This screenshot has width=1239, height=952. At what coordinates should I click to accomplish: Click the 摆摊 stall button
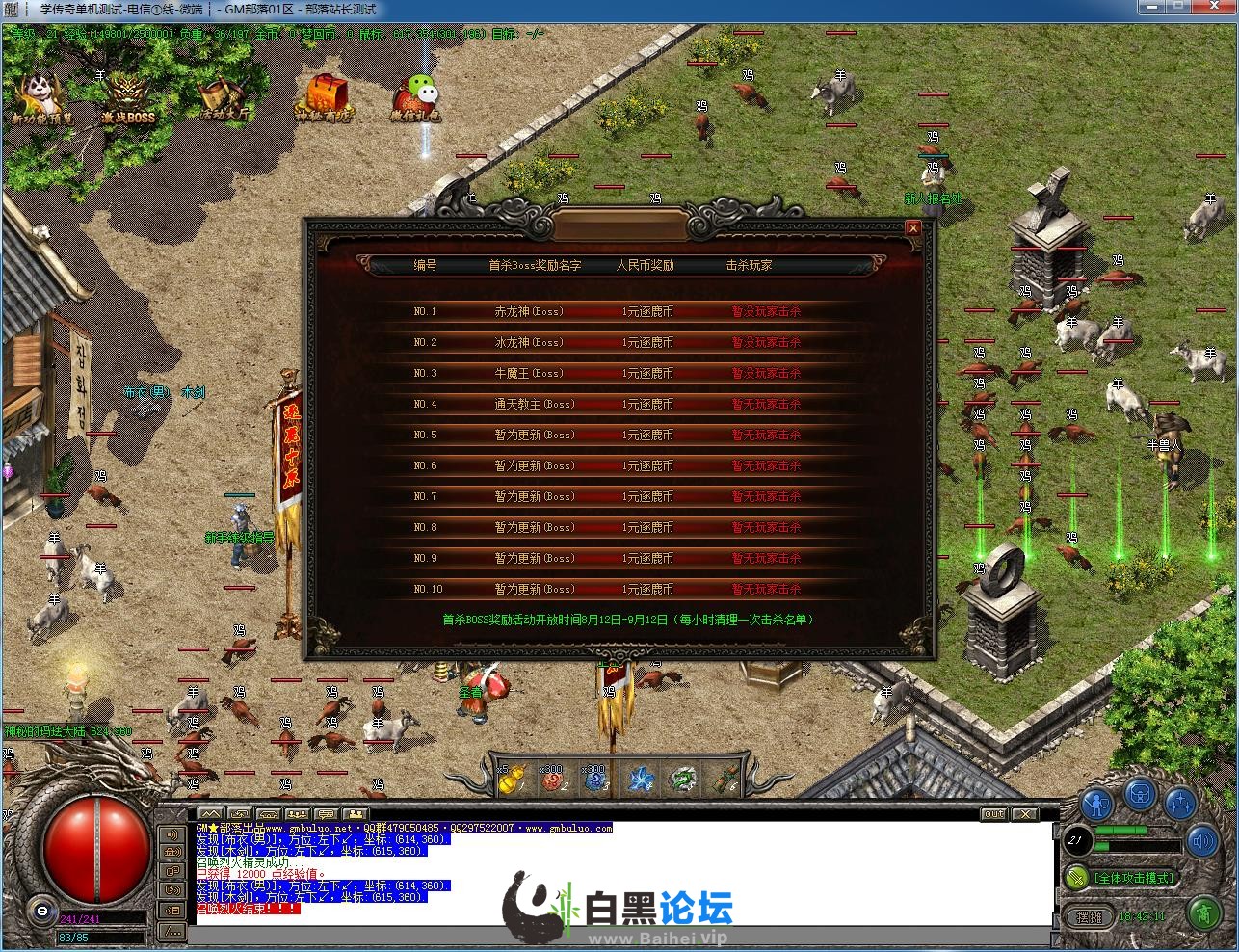click(x=1089, y=916)
